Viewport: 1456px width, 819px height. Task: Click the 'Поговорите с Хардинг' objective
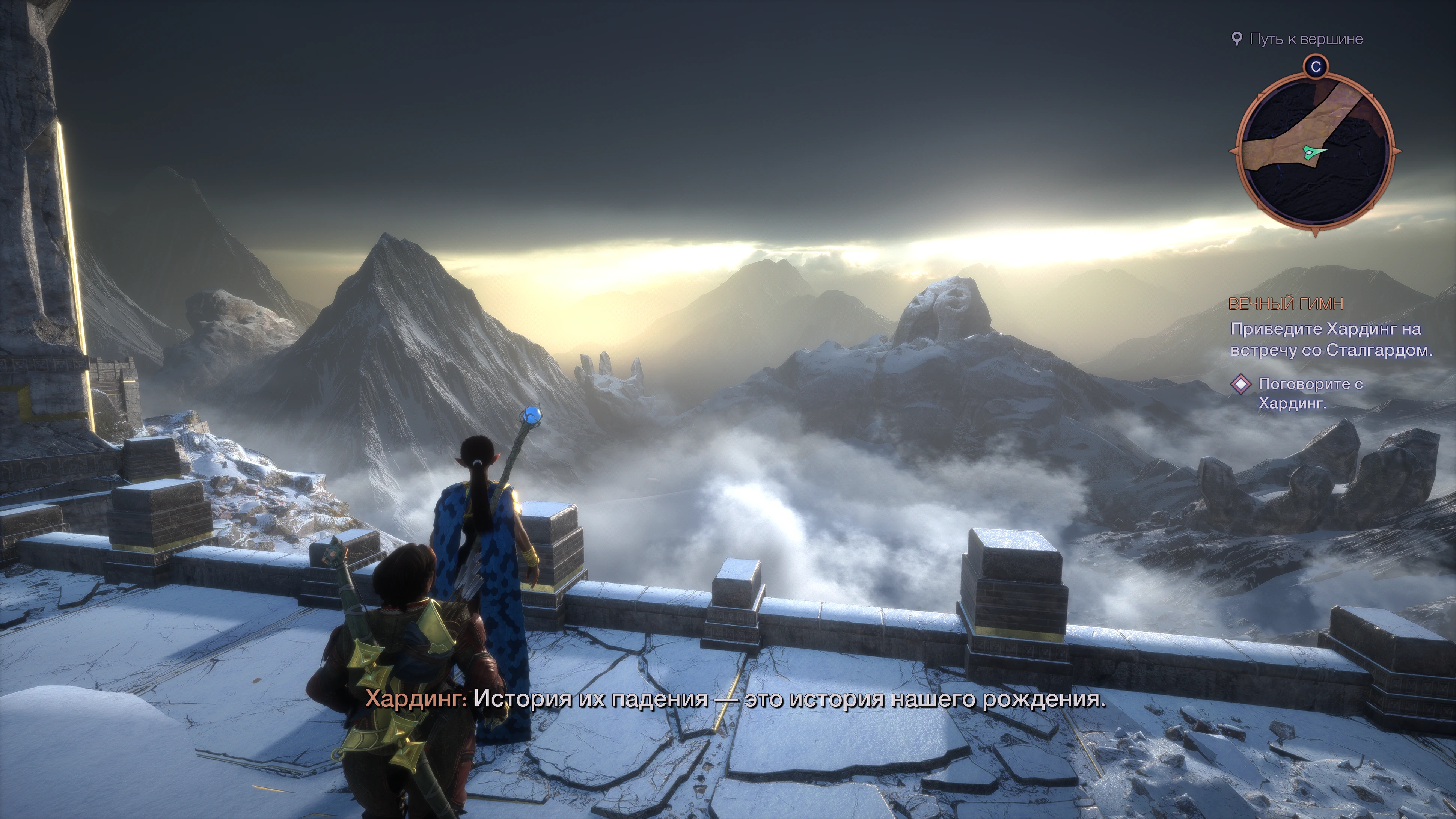coord(1310,394)
